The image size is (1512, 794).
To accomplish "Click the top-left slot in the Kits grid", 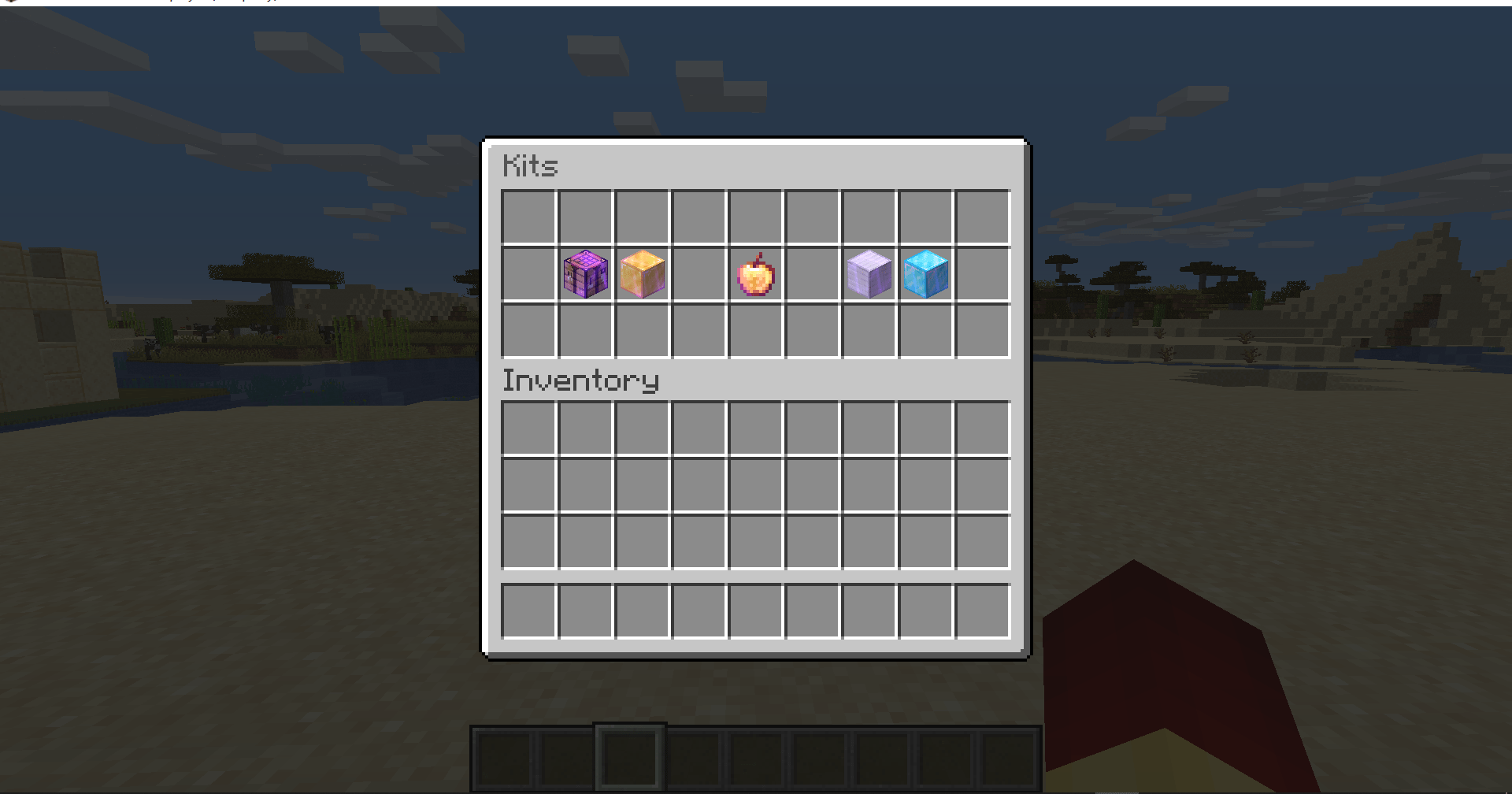I will (x=527, y=215).
